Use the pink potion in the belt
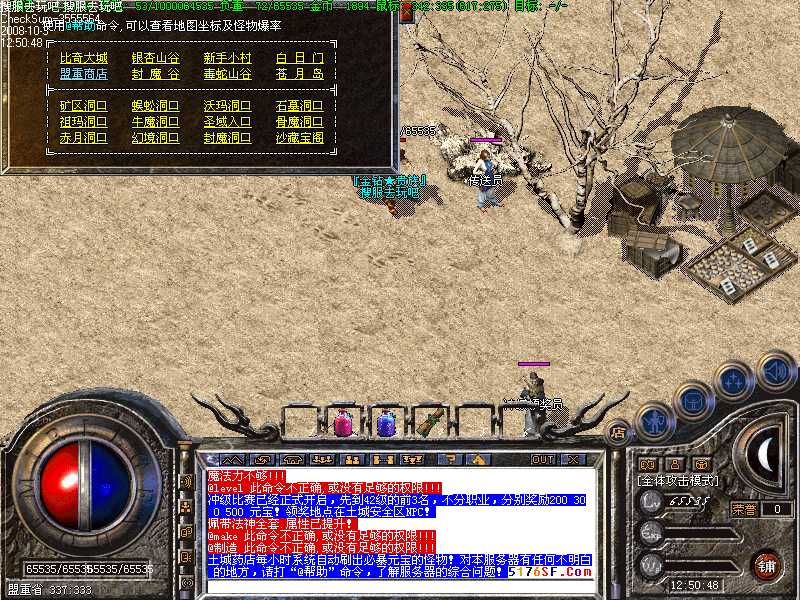800x600 pixels. (x=342, y=422)
